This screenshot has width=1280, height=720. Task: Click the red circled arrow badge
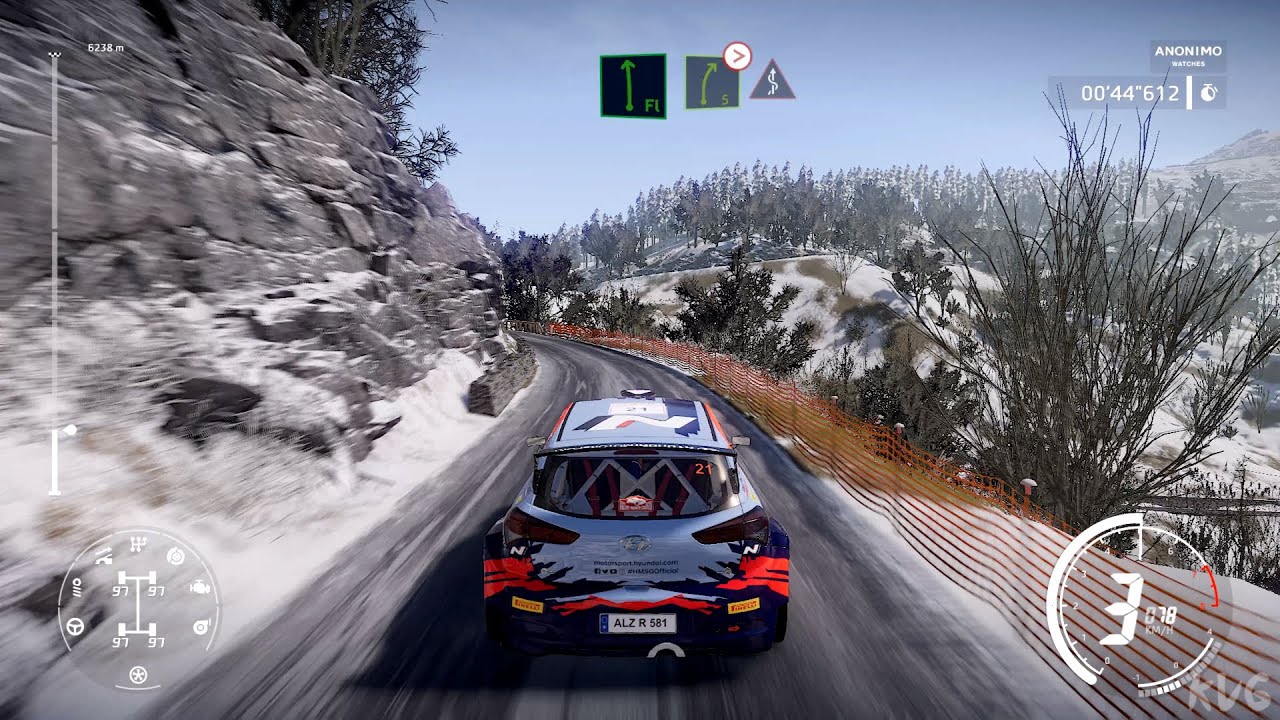737,56
